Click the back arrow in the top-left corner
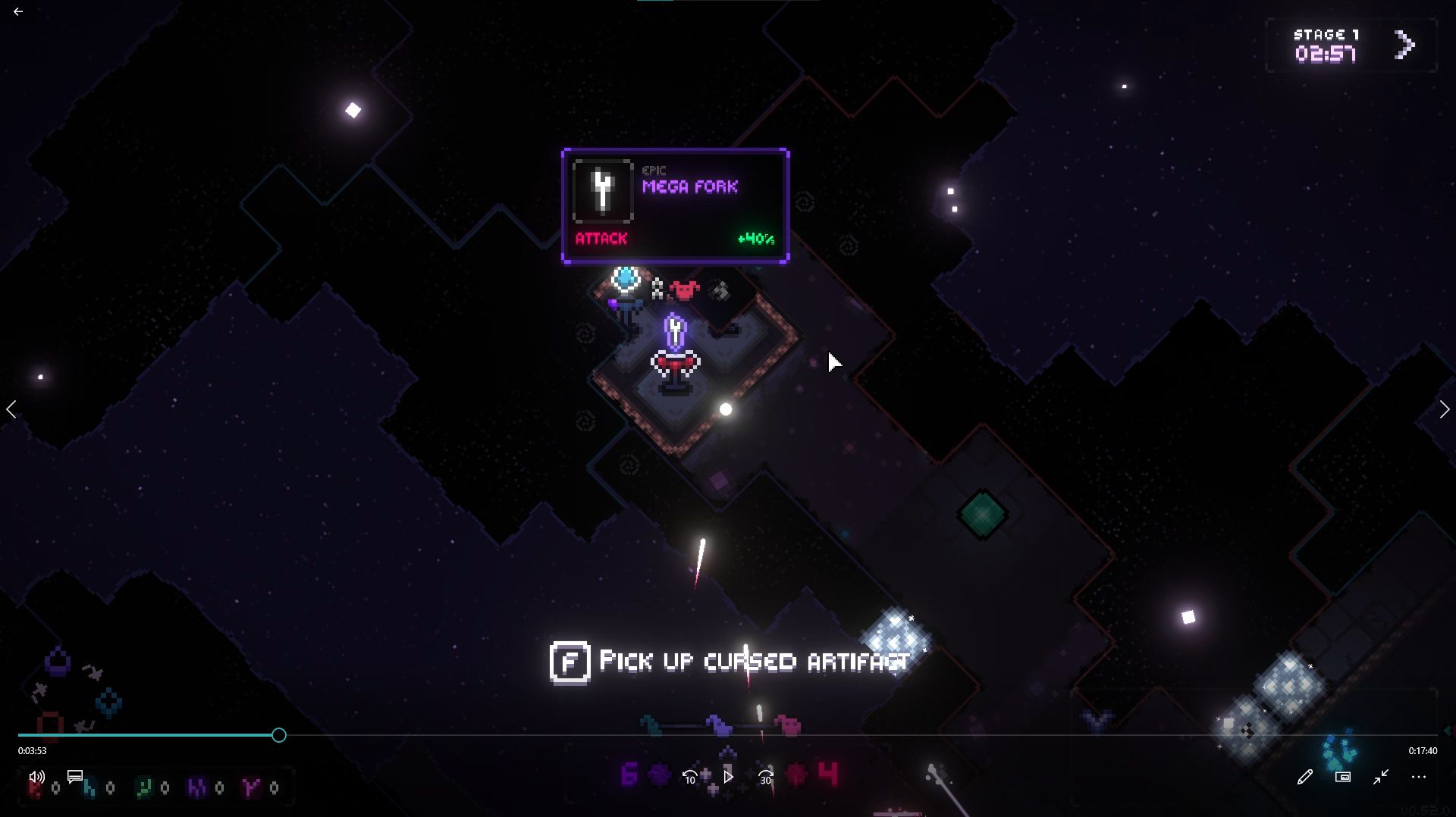 (x=17, y=11)
